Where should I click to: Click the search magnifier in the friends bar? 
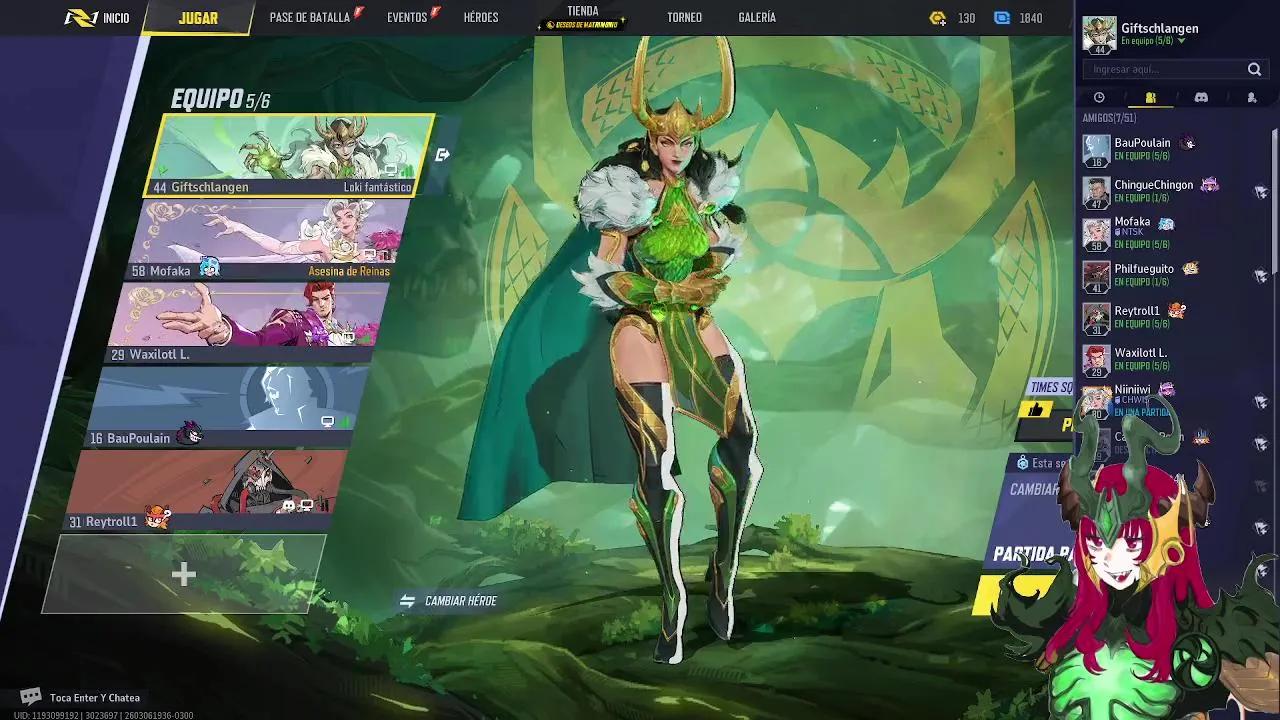[x=1255, y=69]
